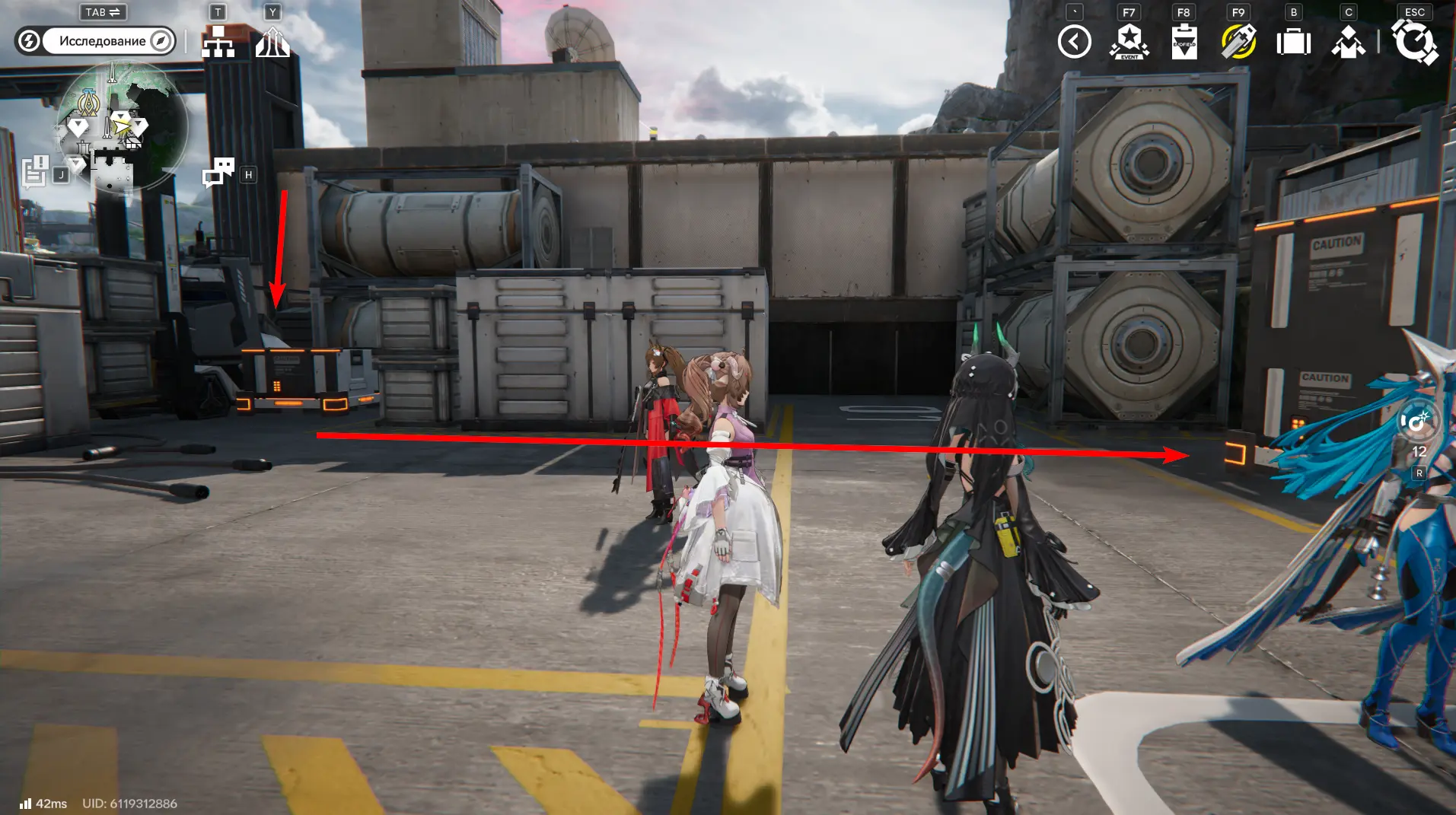1456x815 pixels.
Task: Open the briefcase inventory bag
Action: pyautogui.click(x=1293, y=42)
